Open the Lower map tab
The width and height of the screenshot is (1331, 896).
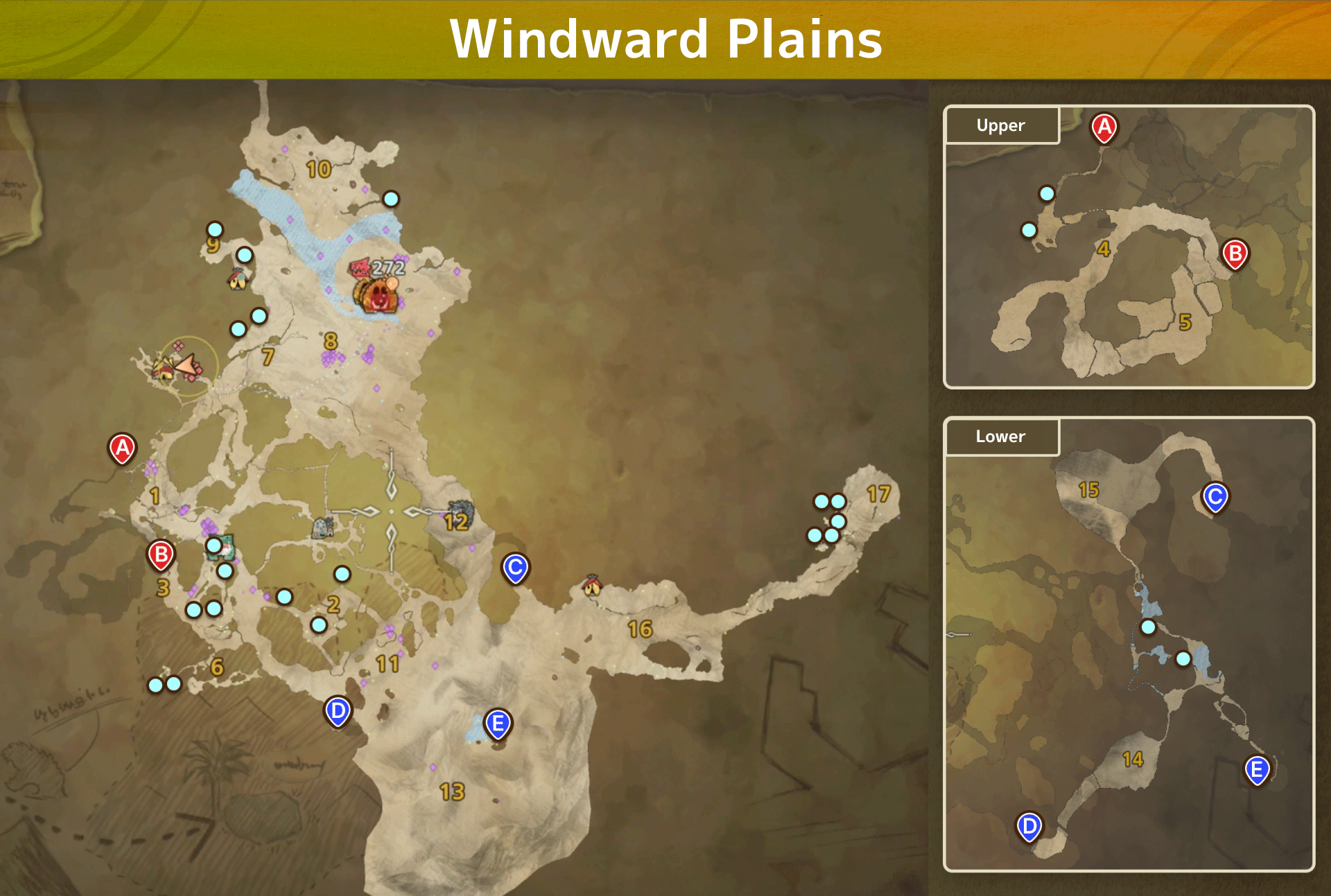(x=1000, y=437)
